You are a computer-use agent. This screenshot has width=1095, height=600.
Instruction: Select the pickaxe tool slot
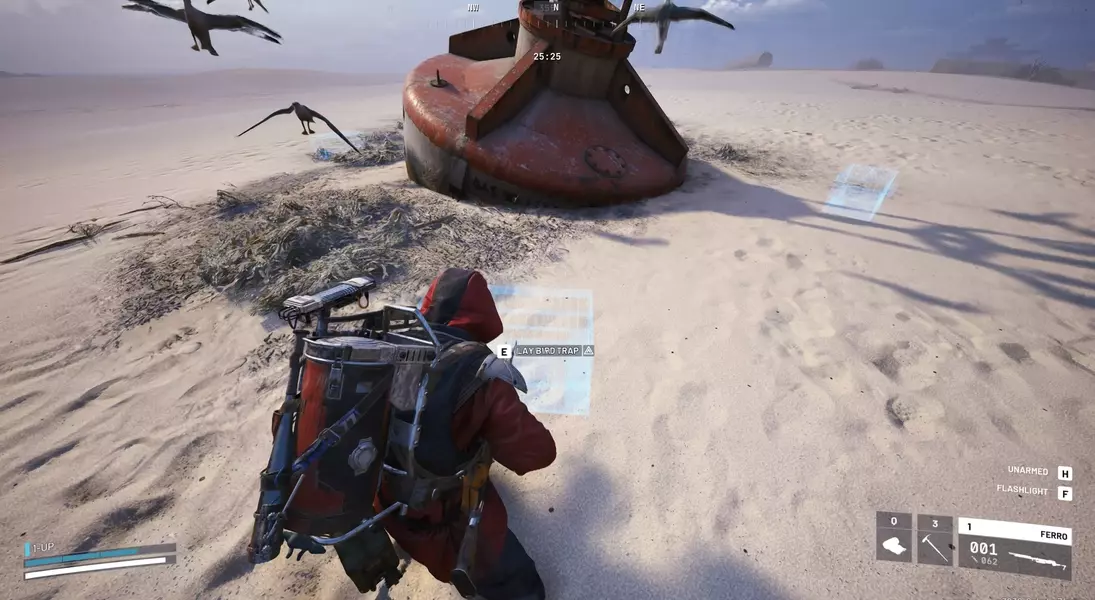pos(935,539)
